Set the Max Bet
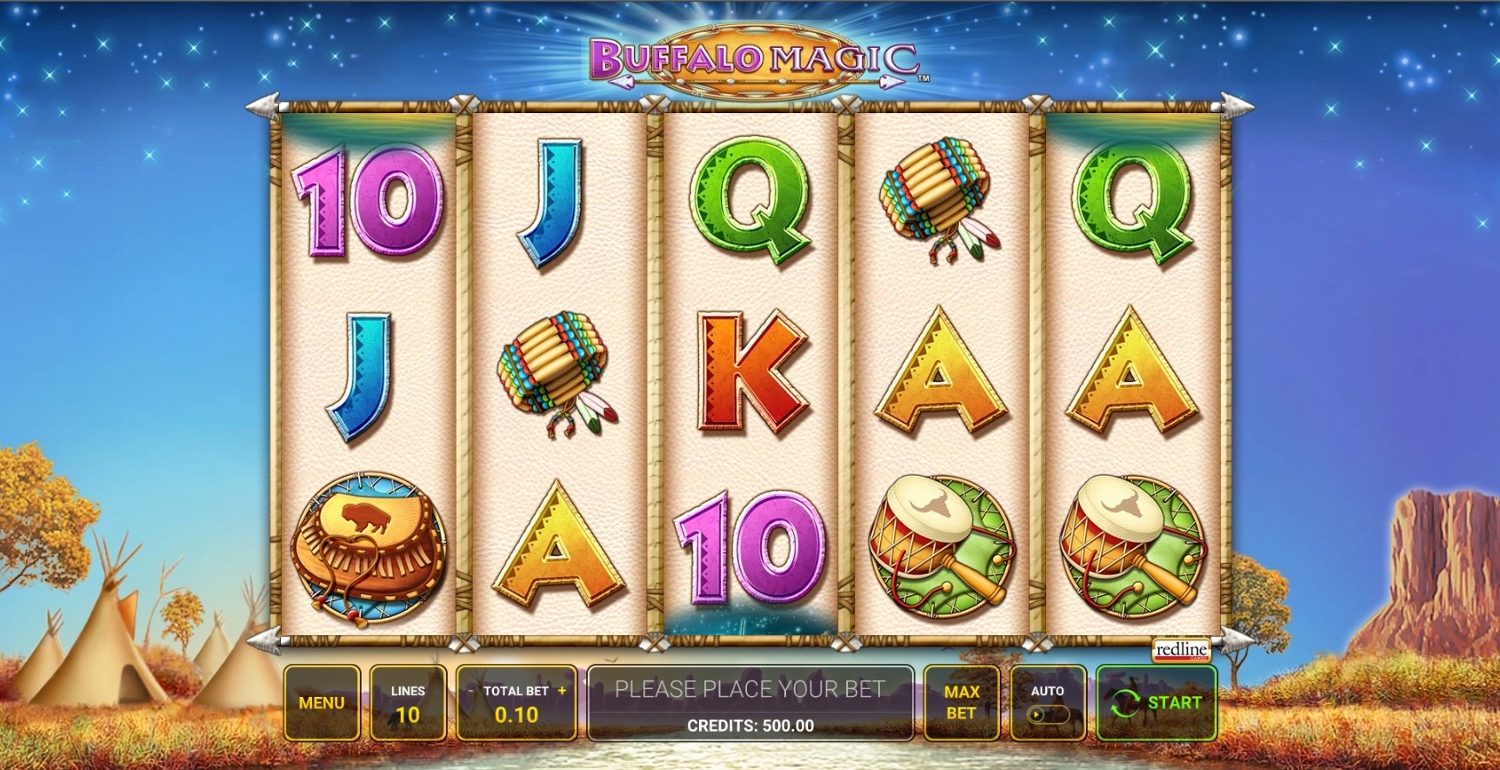This screenshot has height=770, width=1500. point(960,703)
